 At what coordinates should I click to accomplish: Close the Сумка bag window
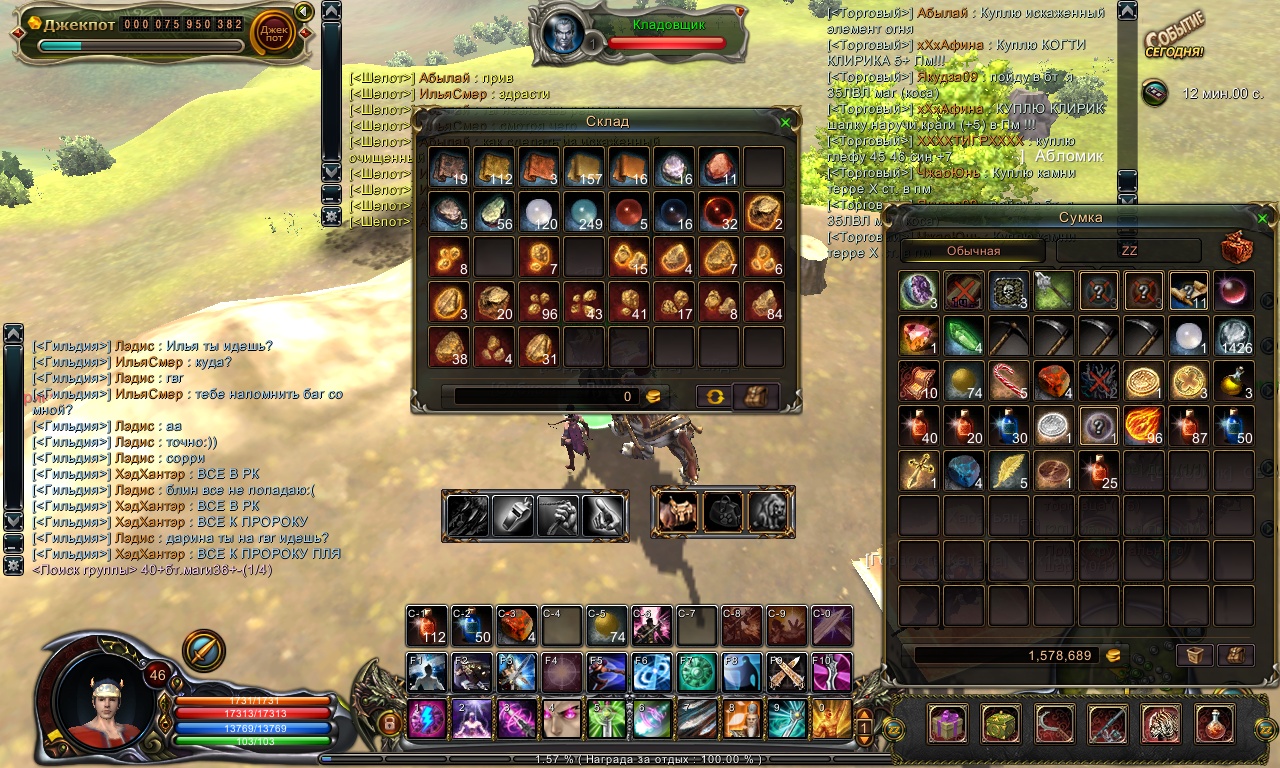[1262, 218]
